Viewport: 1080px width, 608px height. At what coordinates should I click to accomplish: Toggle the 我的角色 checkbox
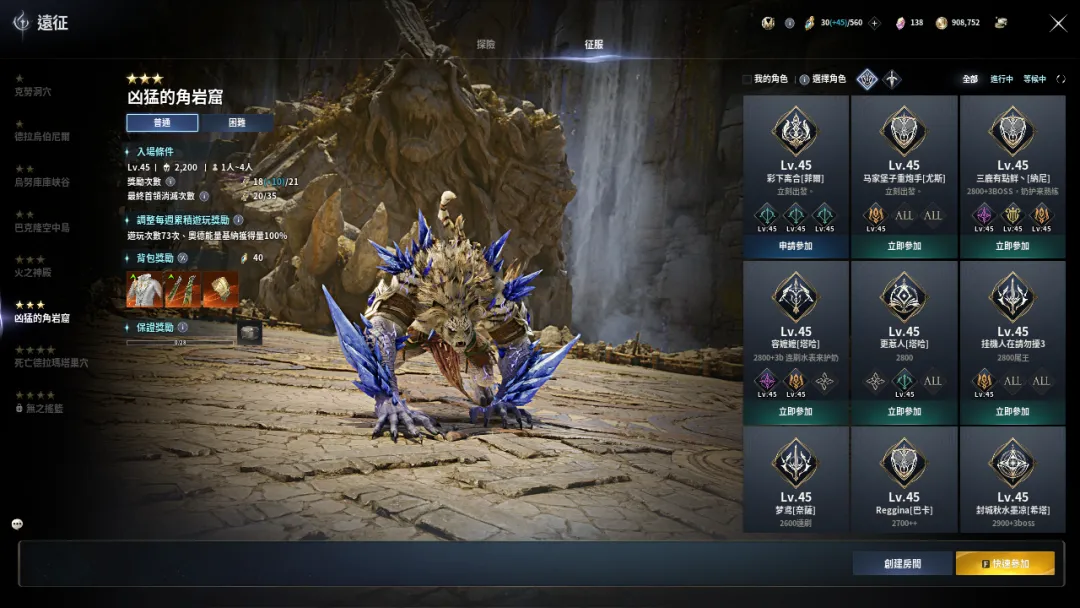748,79
